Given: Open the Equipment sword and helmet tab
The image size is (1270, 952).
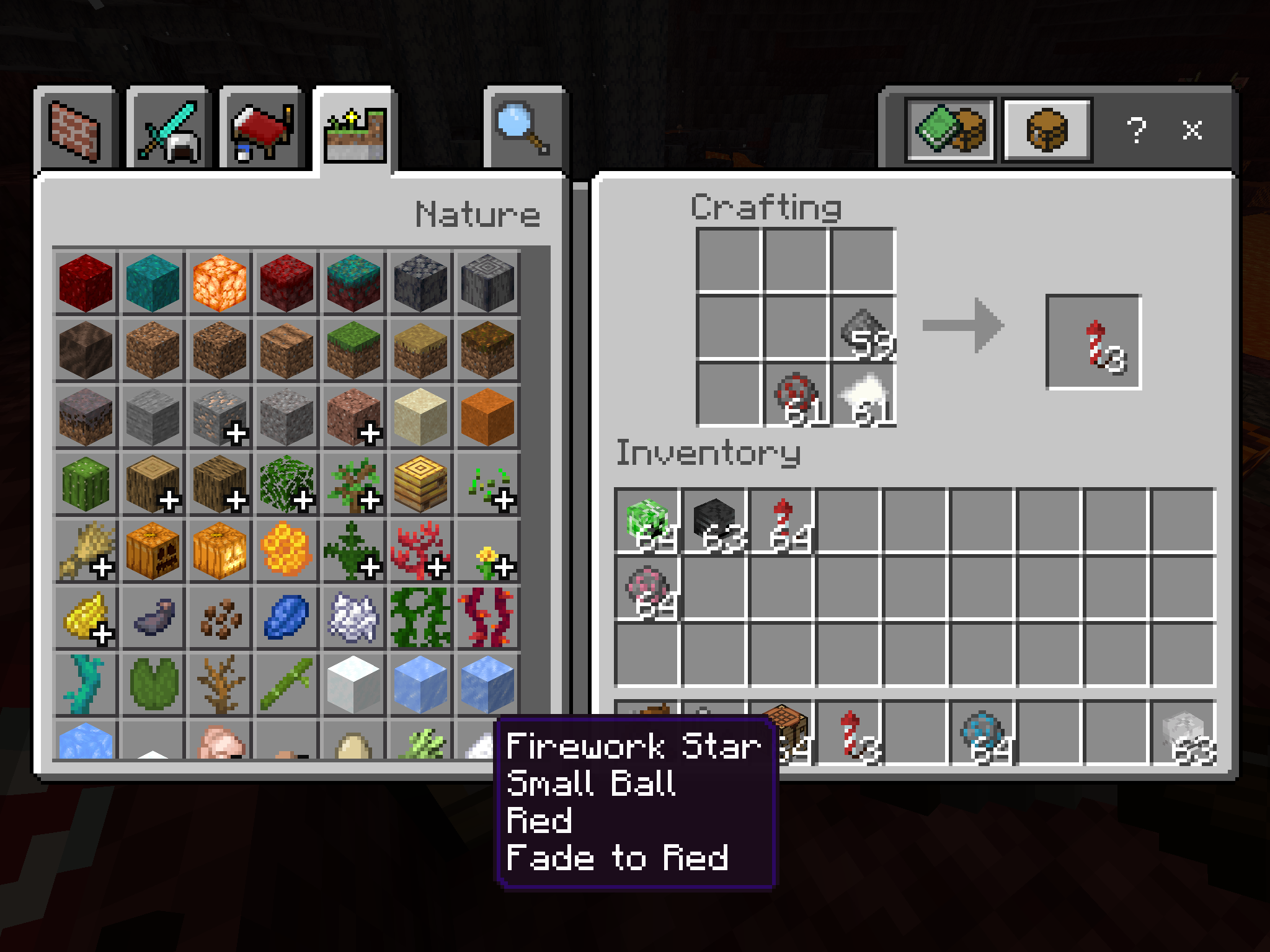Looking at the screenshot, I should [x=169, y=131].
